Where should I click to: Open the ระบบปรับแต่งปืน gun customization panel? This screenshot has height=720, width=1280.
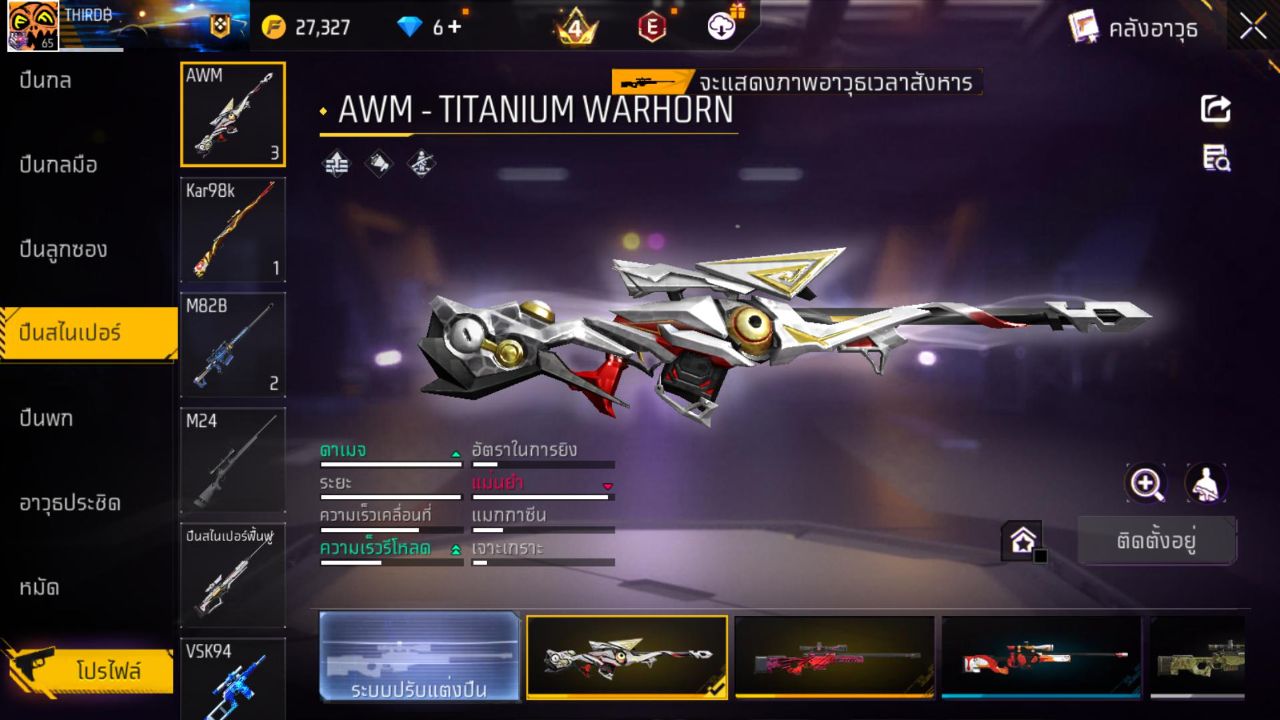pyautogui.click(x=419, y=657)
